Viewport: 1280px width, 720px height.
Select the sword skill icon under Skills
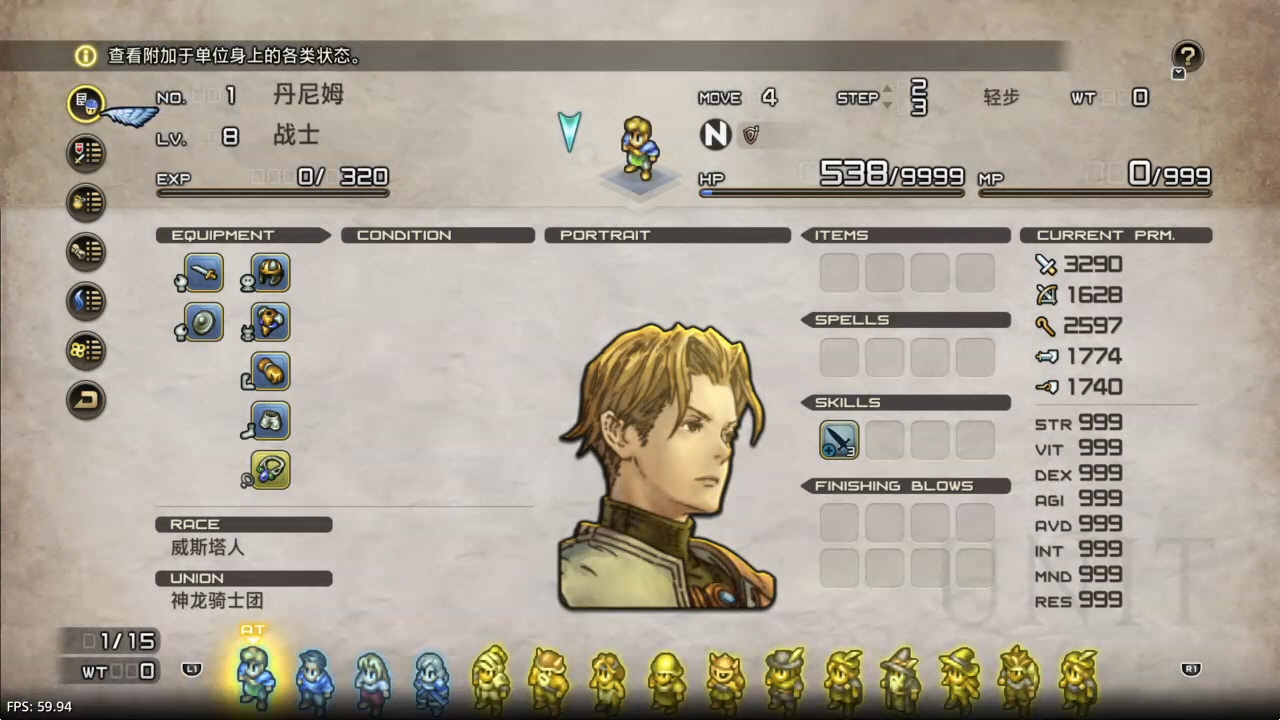tap(839, 440)
